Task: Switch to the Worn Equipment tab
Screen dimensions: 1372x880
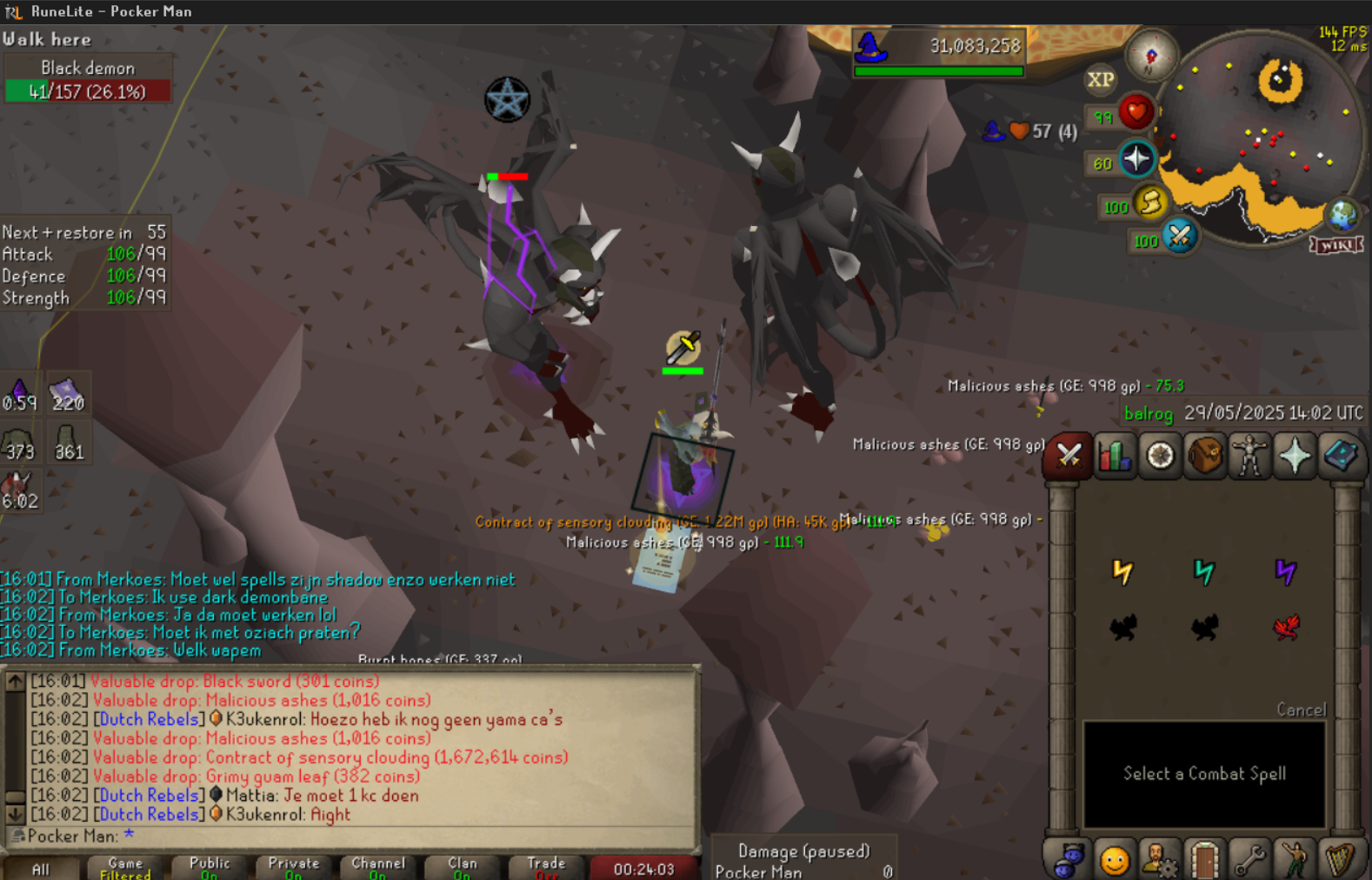Action: 1249,455
